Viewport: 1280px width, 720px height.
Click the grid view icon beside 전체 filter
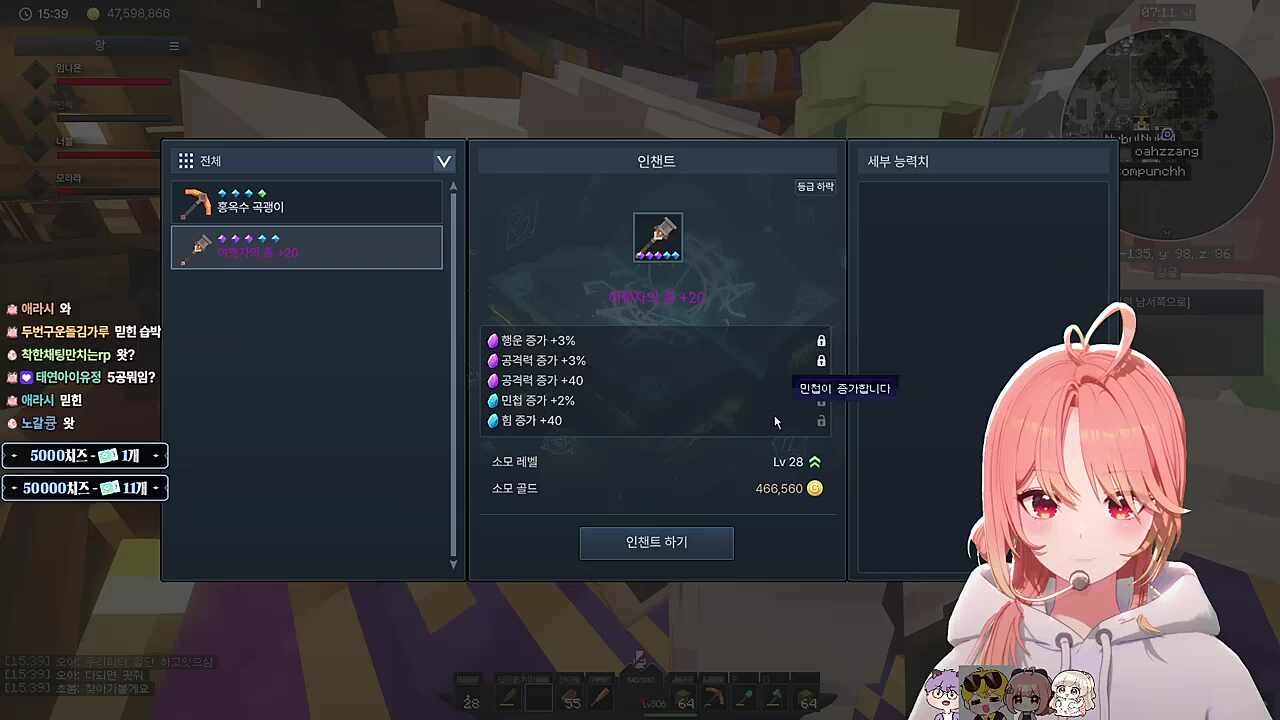click(186, 160)
